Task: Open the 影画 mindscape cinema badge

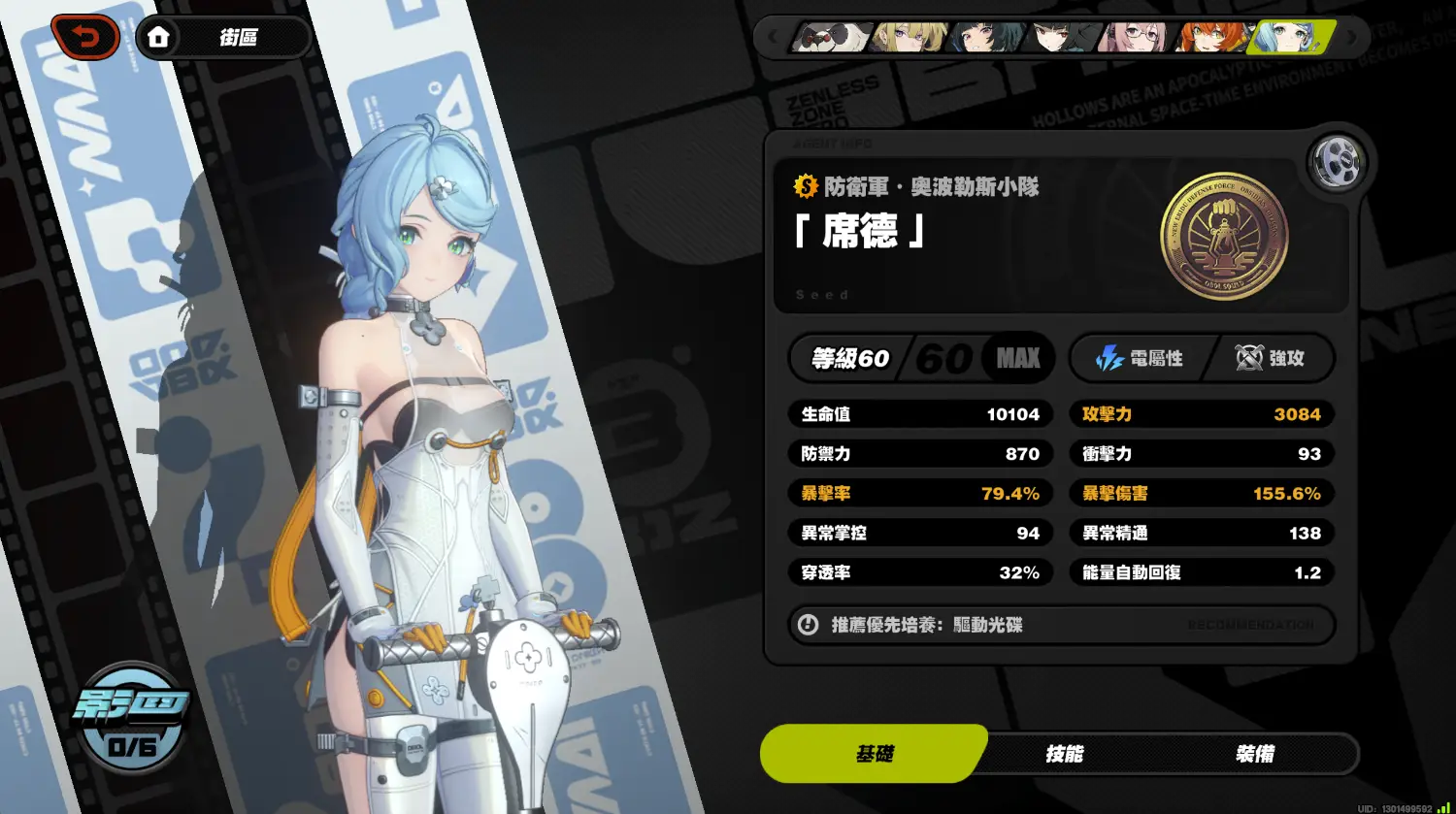Action: point(132,718)
